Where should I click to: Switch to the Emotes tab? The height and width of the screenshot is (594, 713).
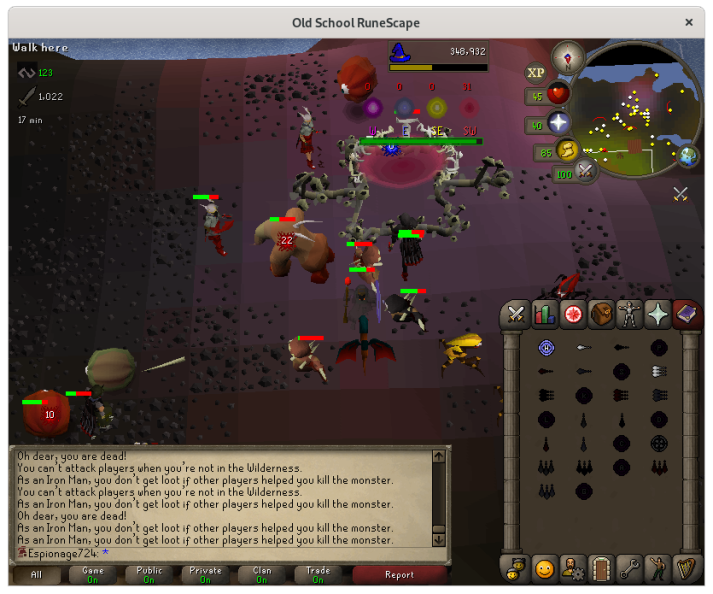pyautogui.click(x=657, y=569)
